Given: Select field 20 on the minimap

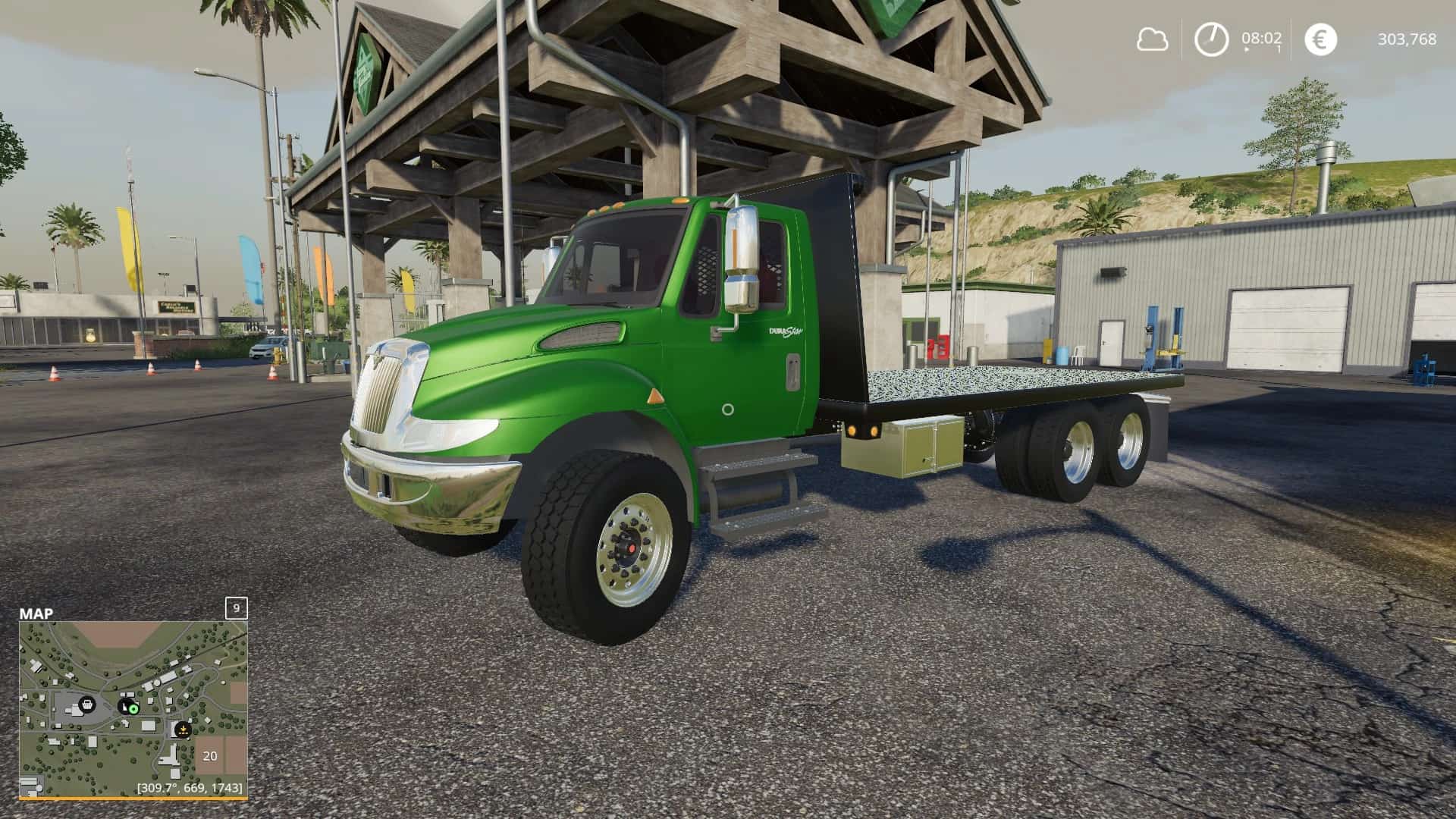Looking at the screenshot, I should tap(210, 755).
